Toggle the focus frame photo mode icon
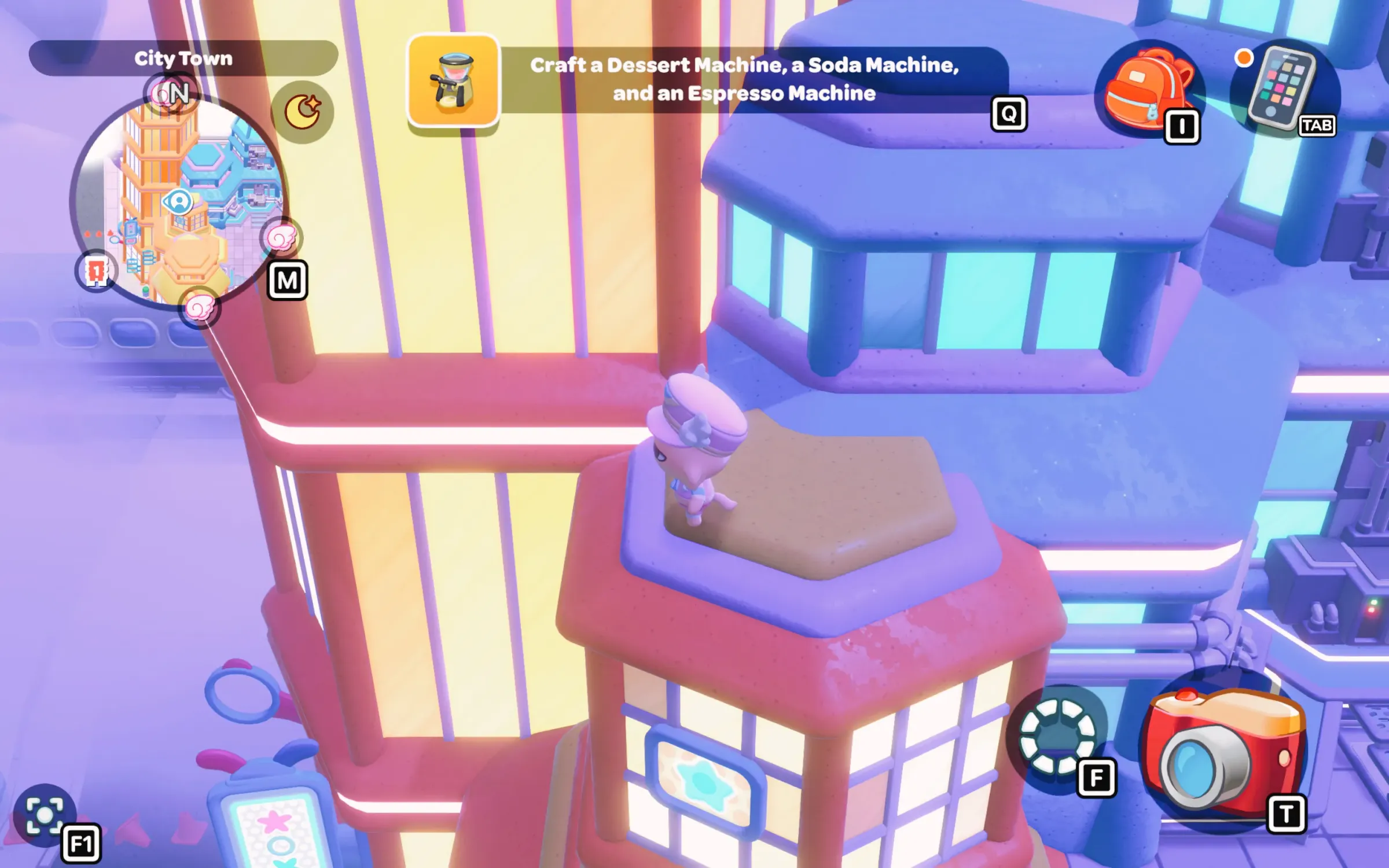 click(45, 815)
